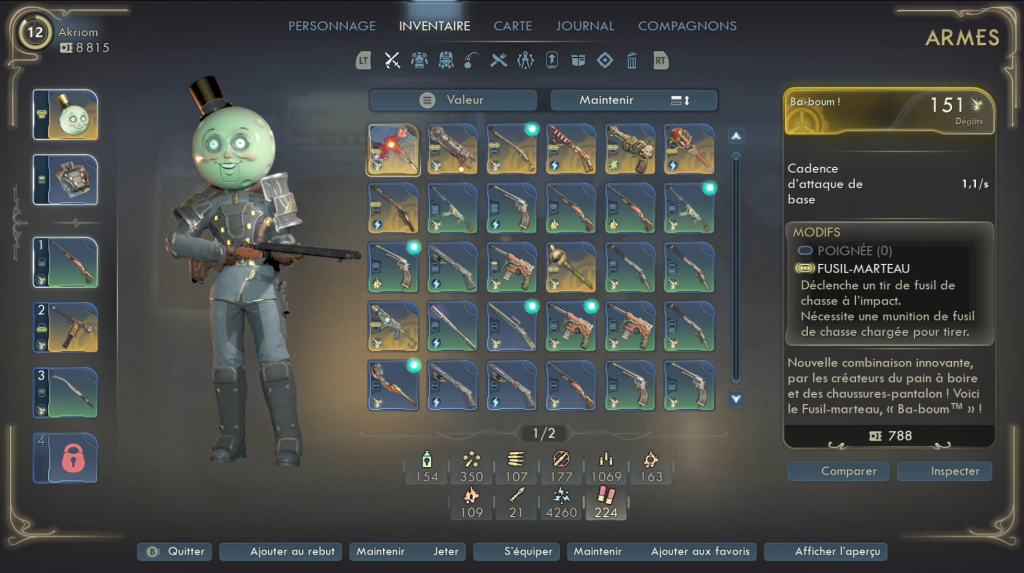Select the crossed swords weapons category

coord(393,61)
